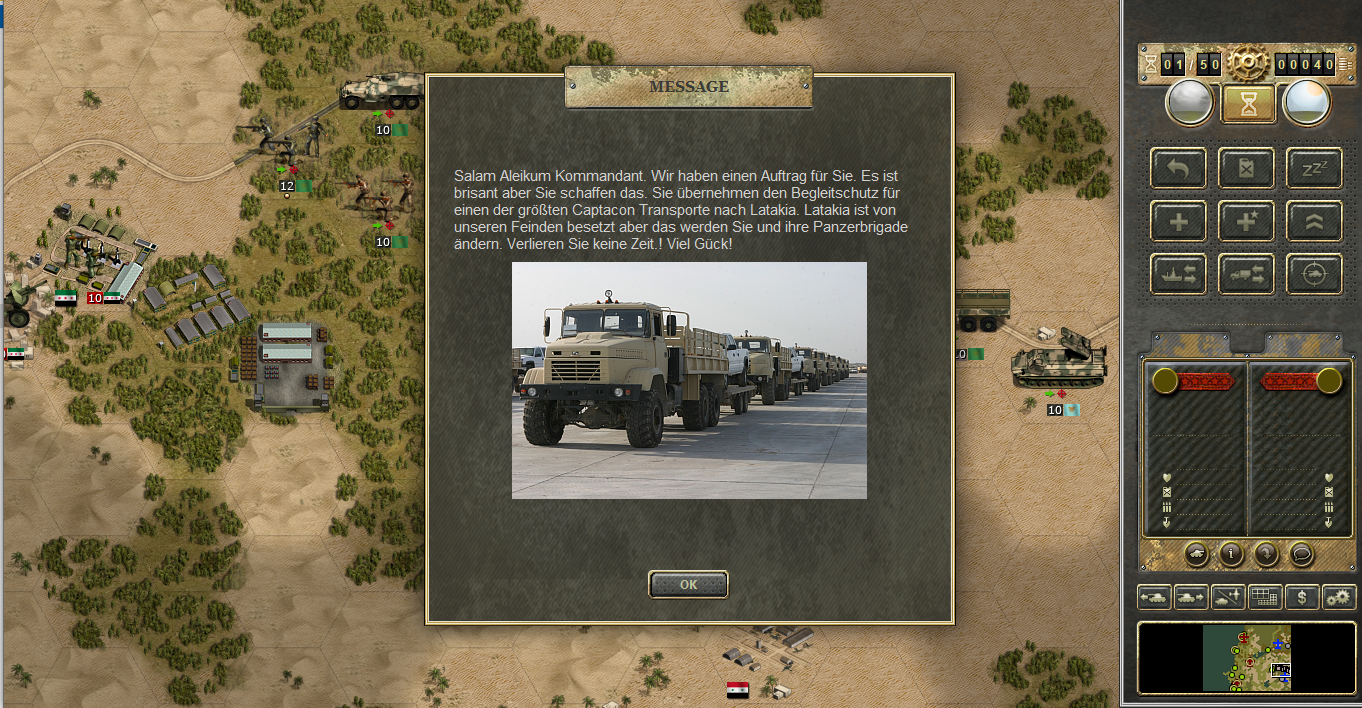Open the speech bubble message log

tap(1301, 552)
